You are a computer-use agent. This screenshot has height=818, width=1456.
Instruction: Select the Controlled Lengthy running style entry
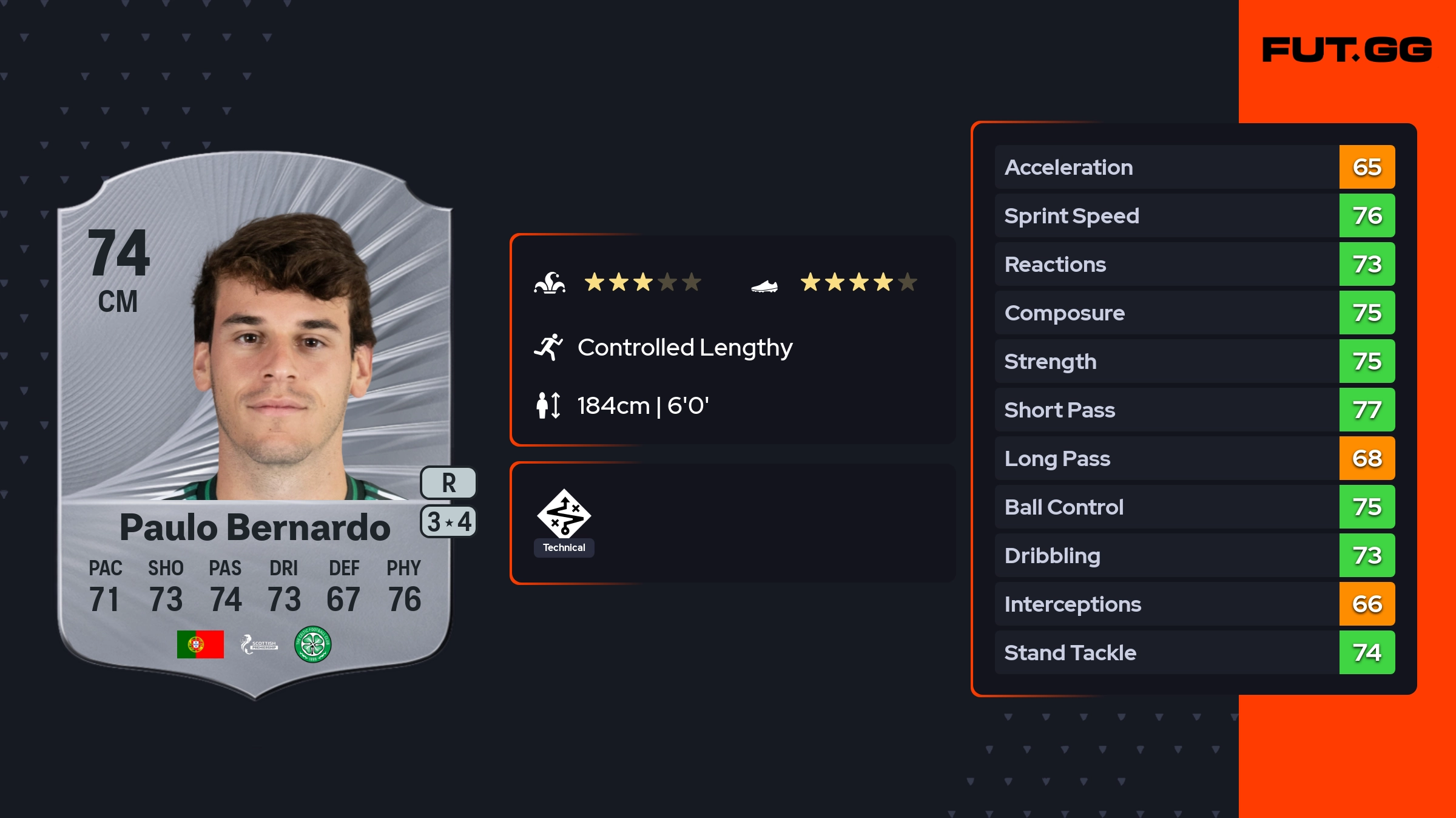(x=684, y=348)
